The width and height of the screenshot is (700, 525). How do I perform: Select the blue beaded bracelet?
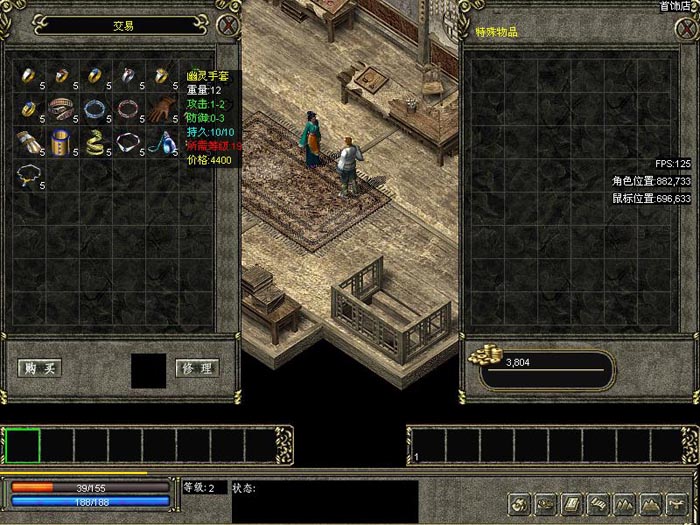click(95, 108)
